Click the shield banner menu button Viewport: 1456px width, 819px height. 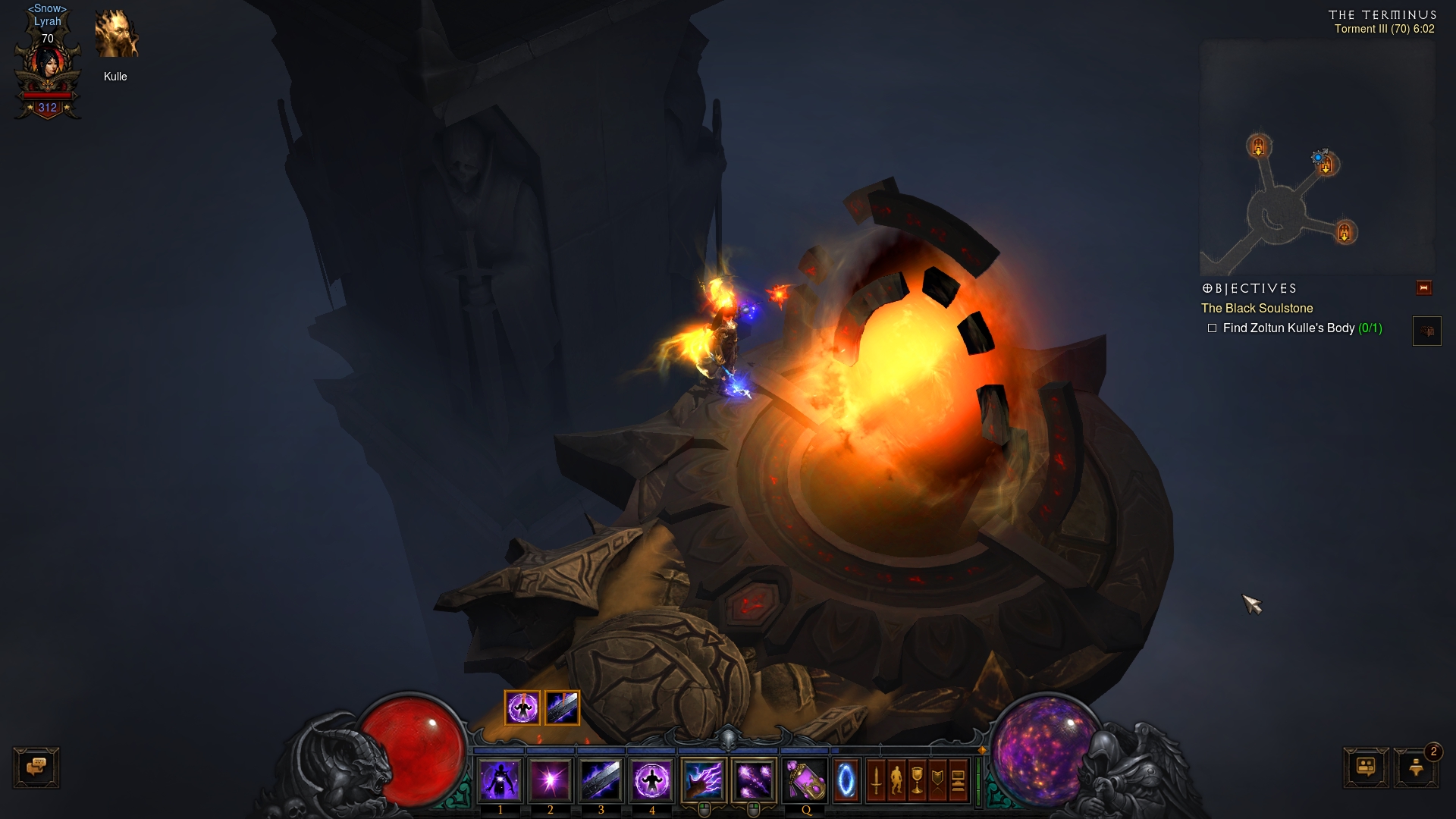(x=937, y=780)
